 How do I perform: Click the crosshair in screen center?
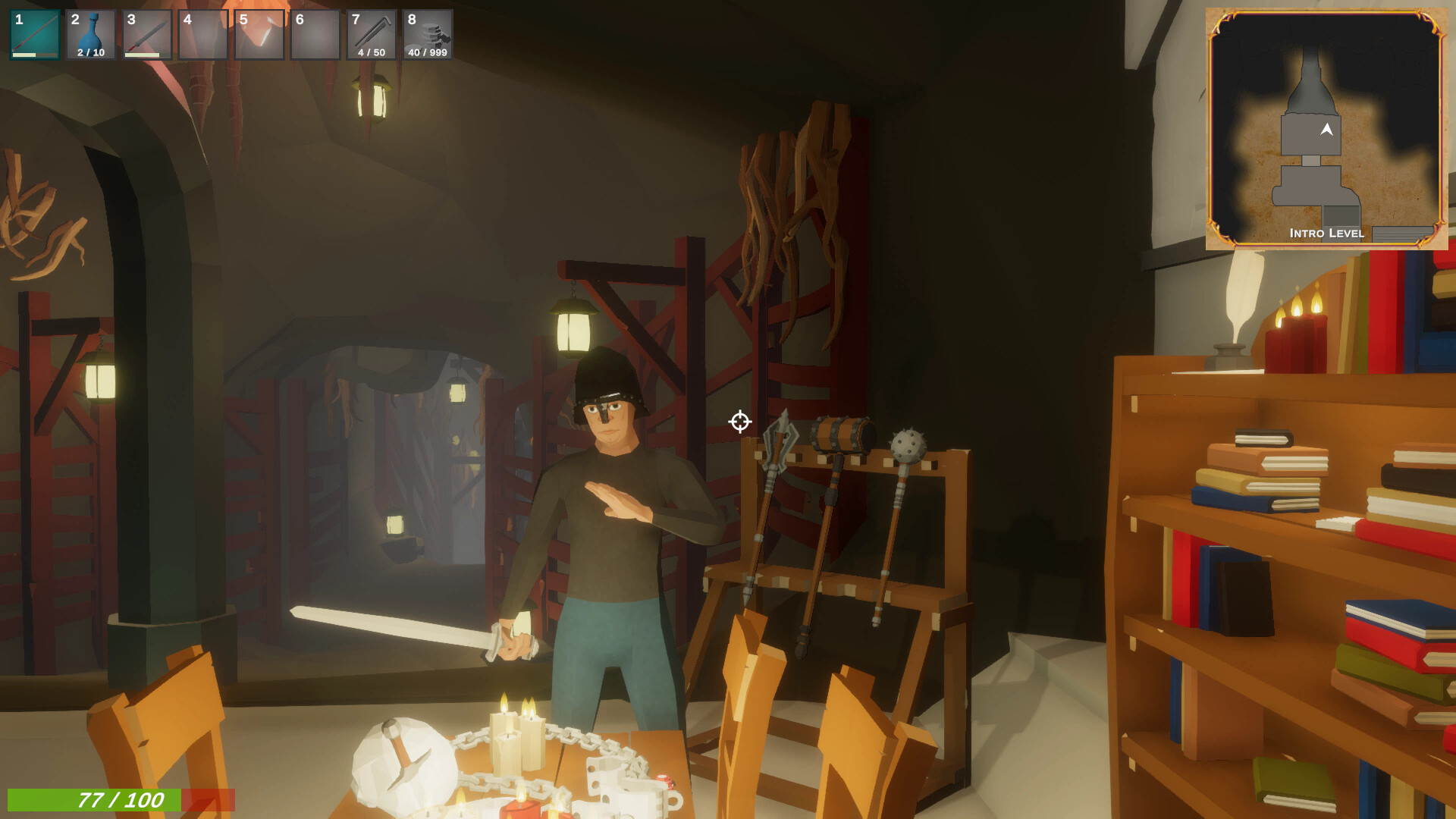coord(739,422)
